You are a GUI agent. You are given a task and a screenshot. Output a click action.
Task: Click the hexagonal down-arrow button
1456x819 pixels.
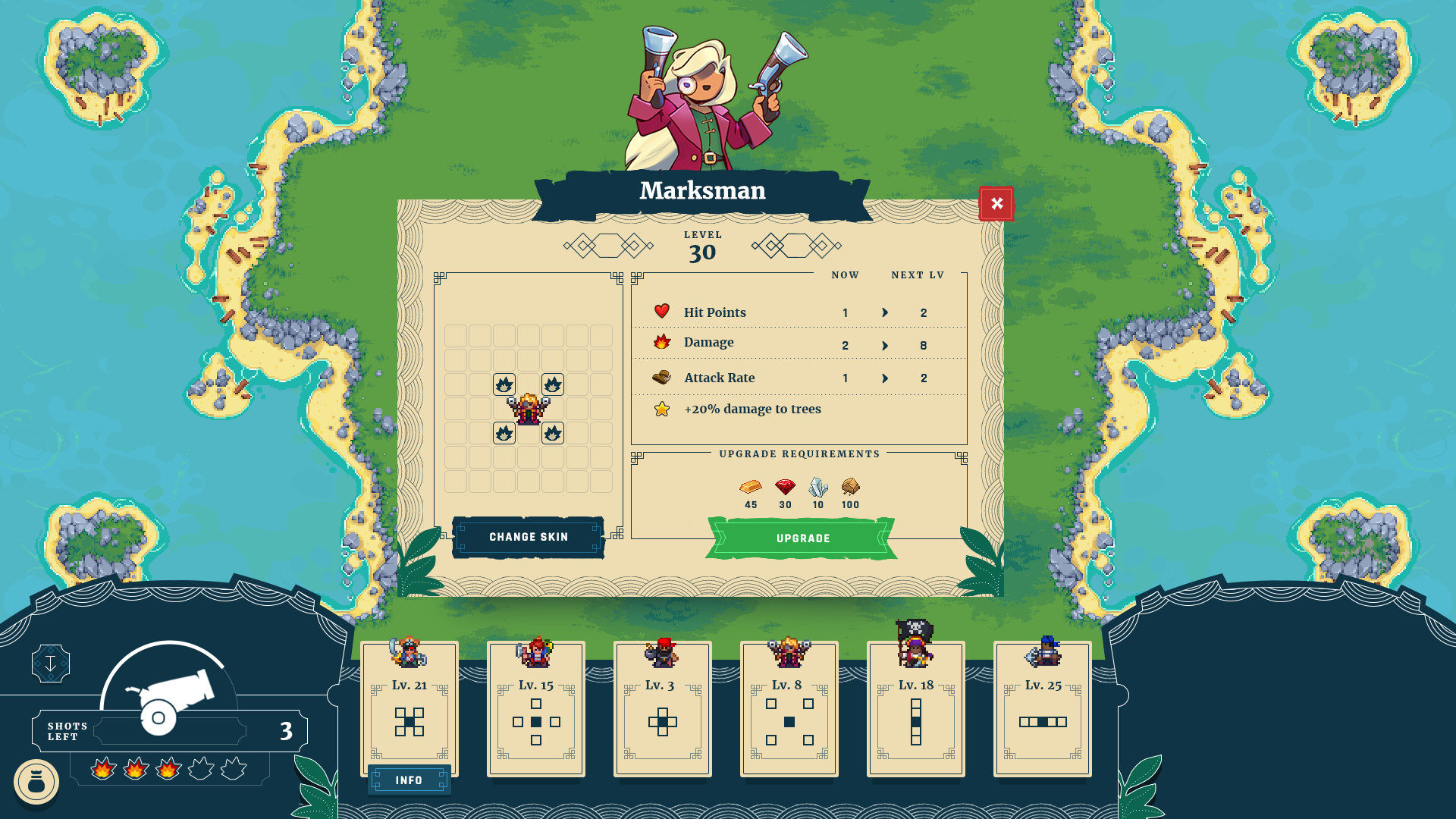(x=51, y=664)
